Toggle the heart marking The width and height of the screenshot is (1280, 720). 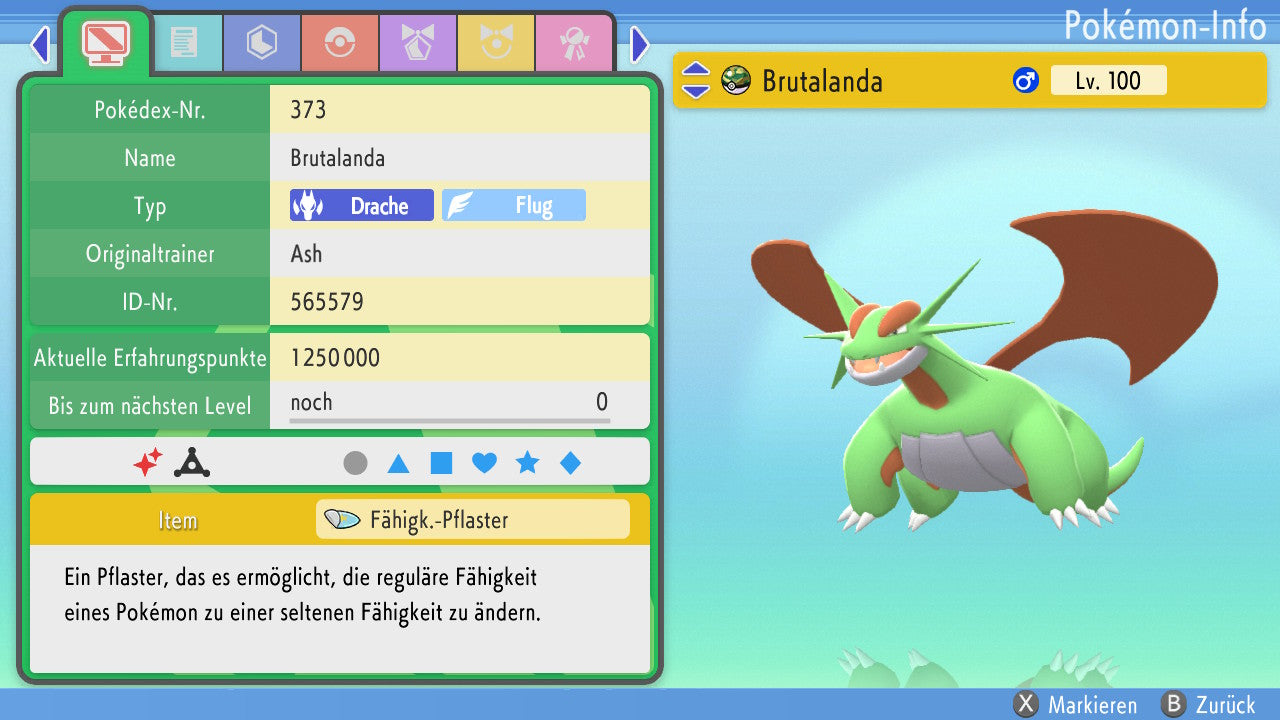[484, 463]
